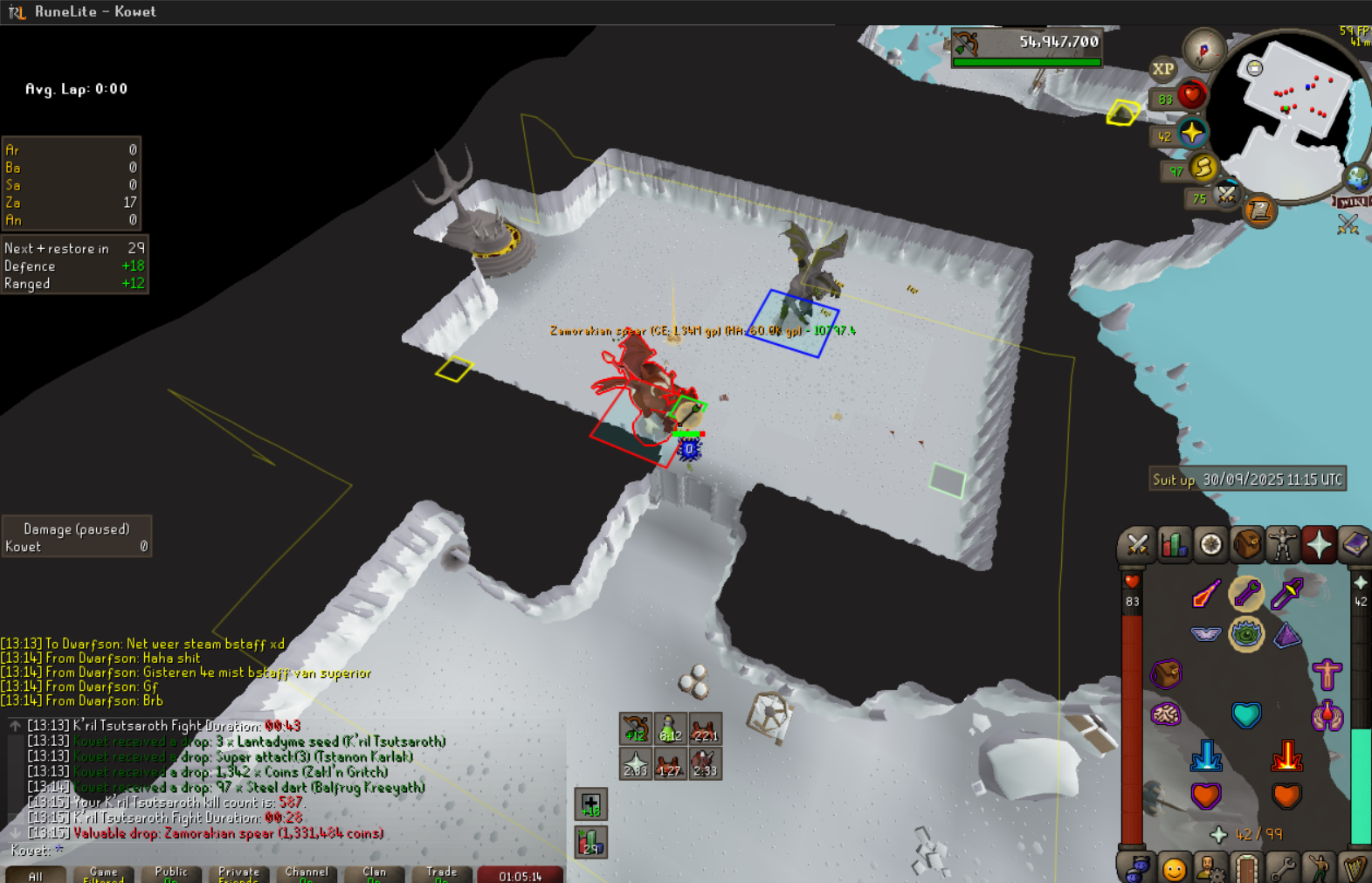Viewport: 1372px width, 883px height.
Task: Toggle run energy boot orb
Action: pyautogui.click(x=1203, y=167)
